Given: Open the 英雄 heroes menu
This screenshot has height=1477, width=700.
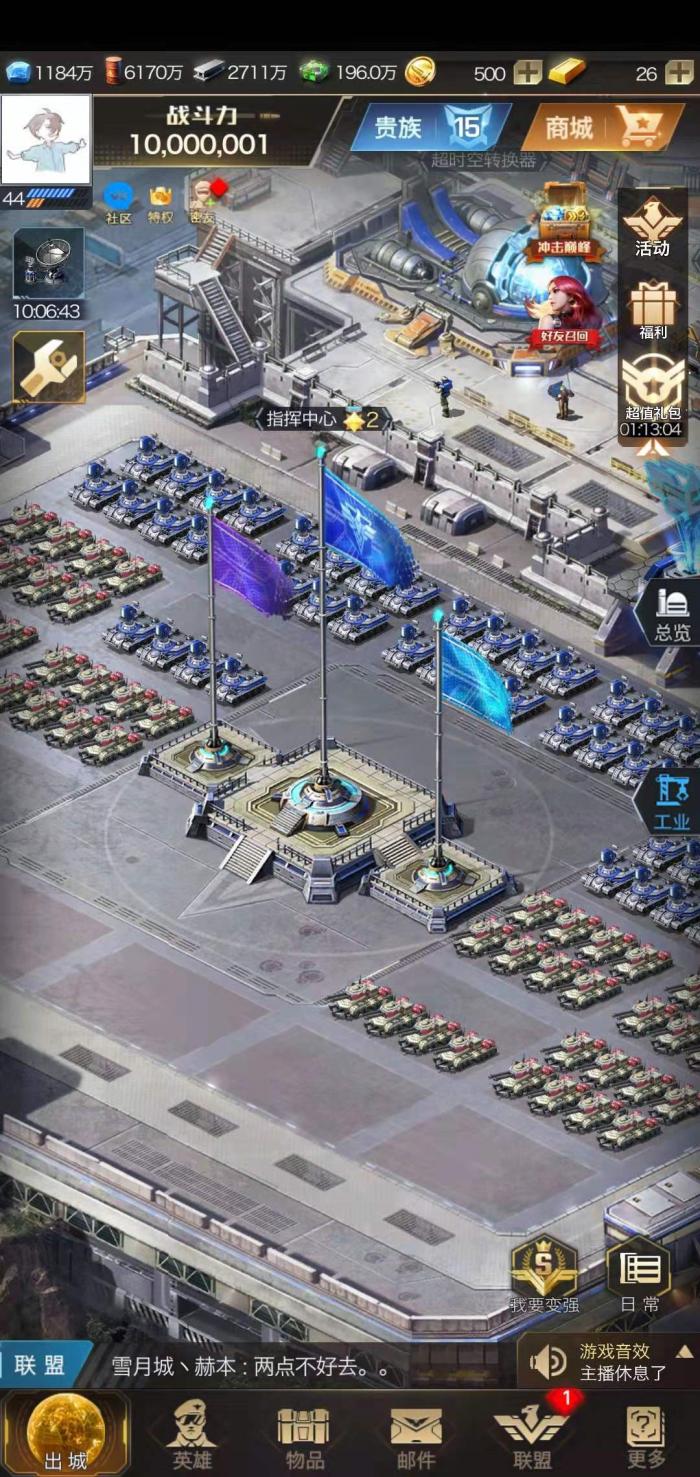Looking at the screenshot, I should click(x=191, y=1432).
